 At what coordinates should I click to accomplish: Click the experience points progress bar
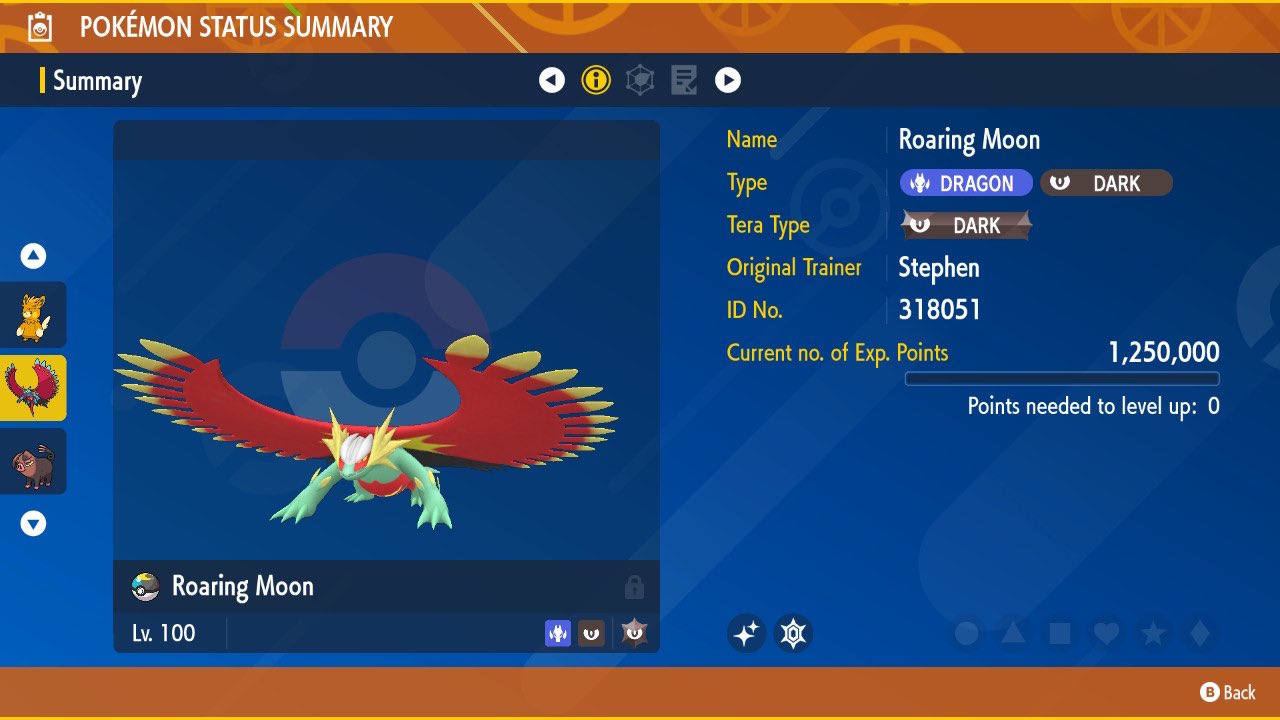pos(1062,378)
